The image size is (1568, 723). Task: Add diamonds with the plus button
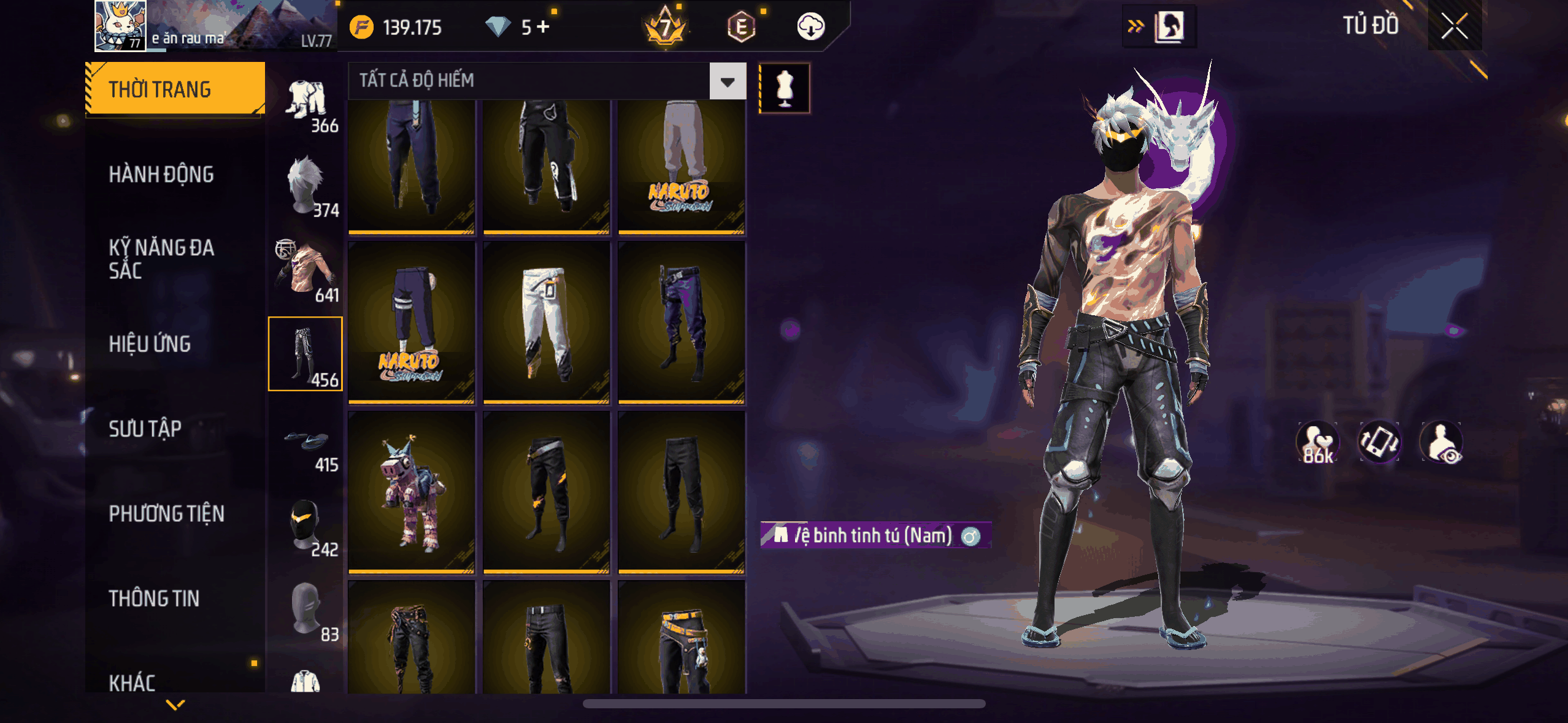point(544,27)
